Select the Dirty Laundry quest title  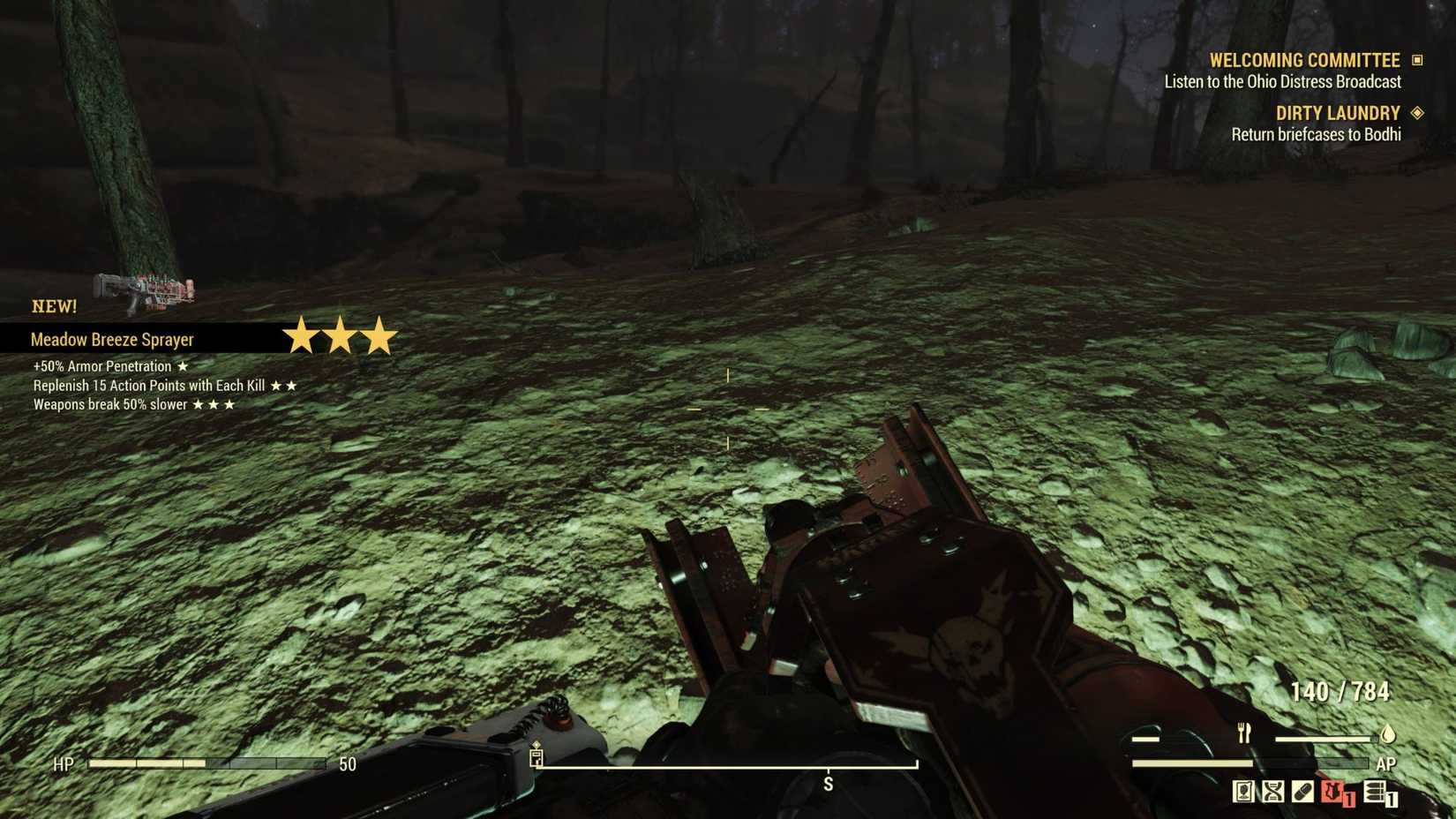point(1338,113)
